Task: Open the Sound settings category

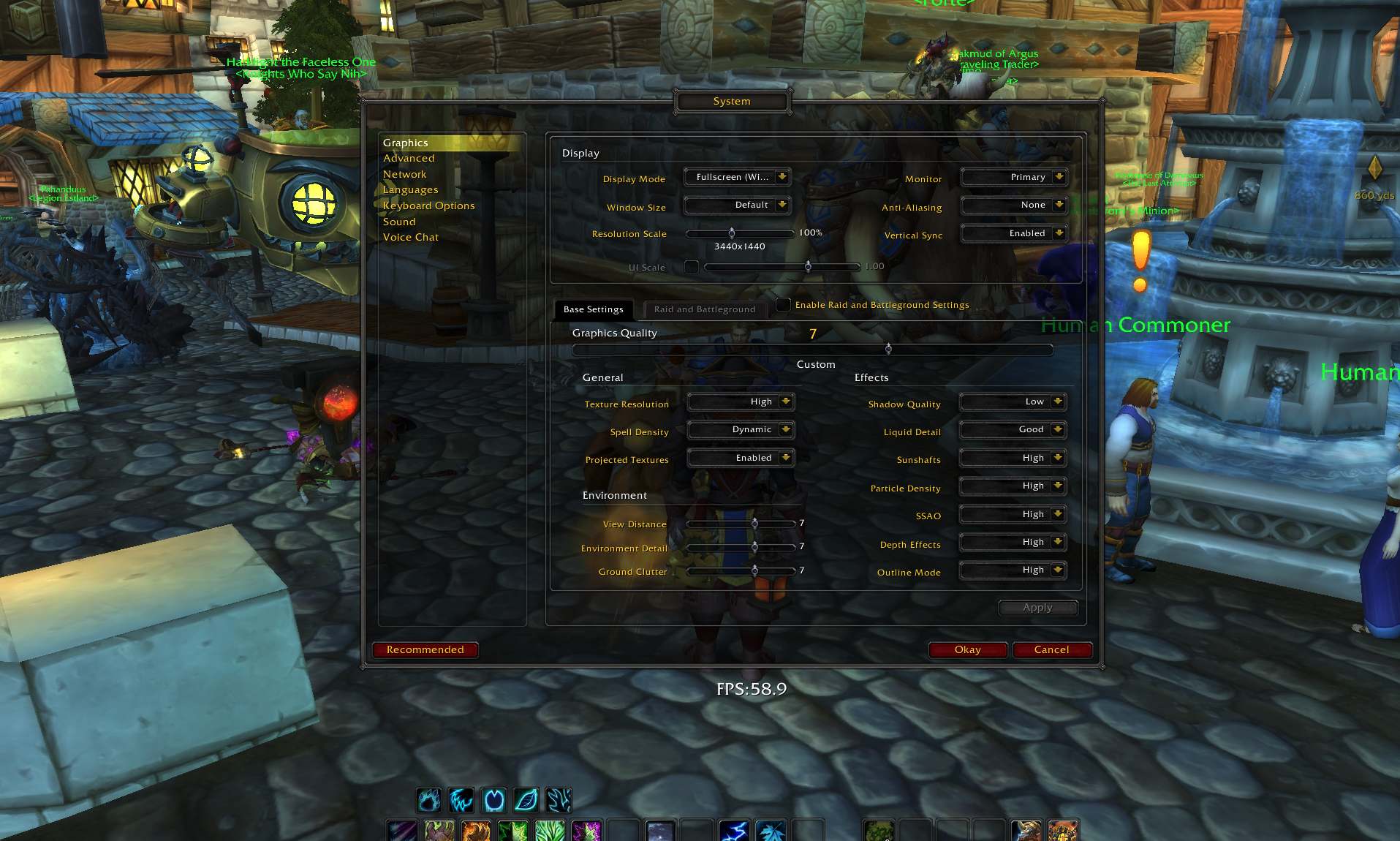Action: click(399, 221)
